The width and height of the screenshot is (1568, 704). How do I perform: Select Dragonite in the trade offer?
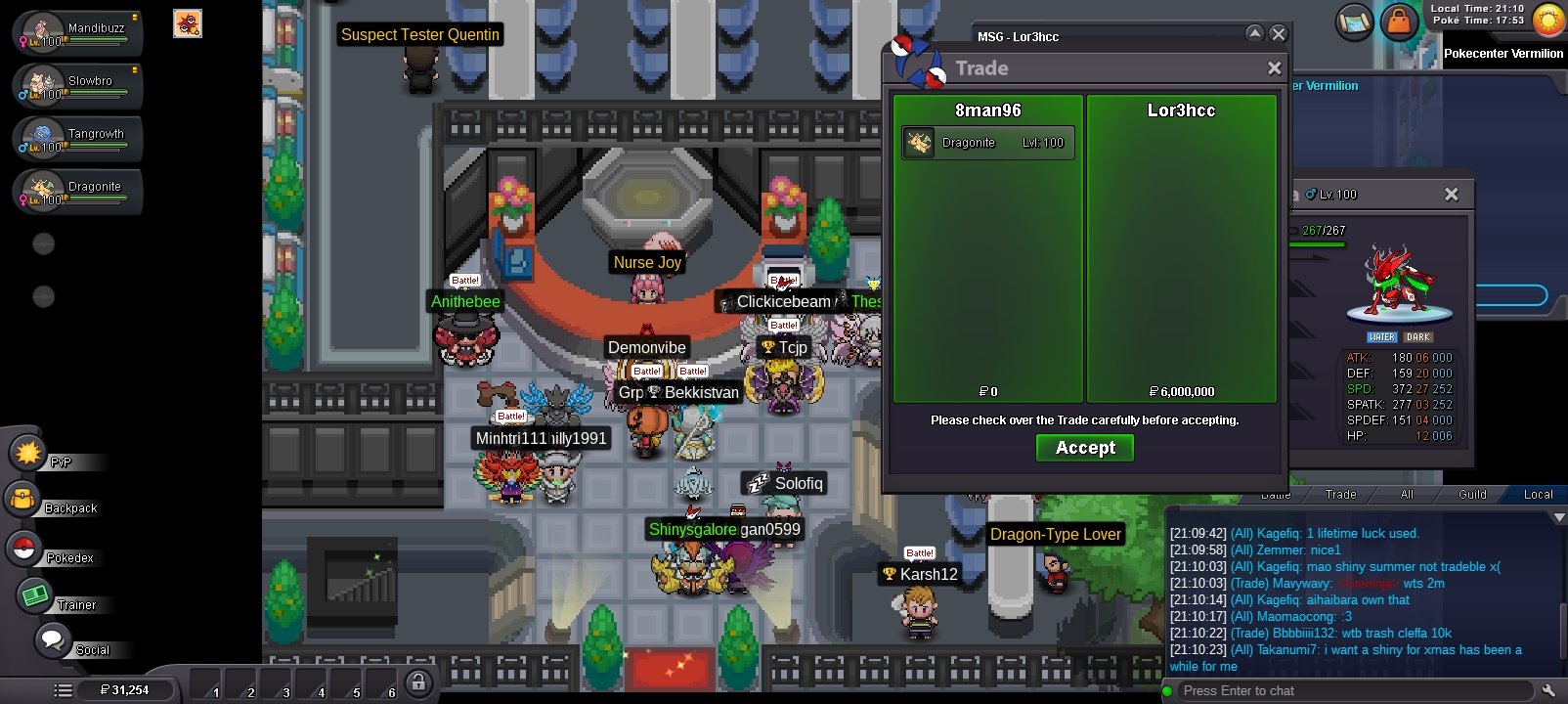coord(987,143)
